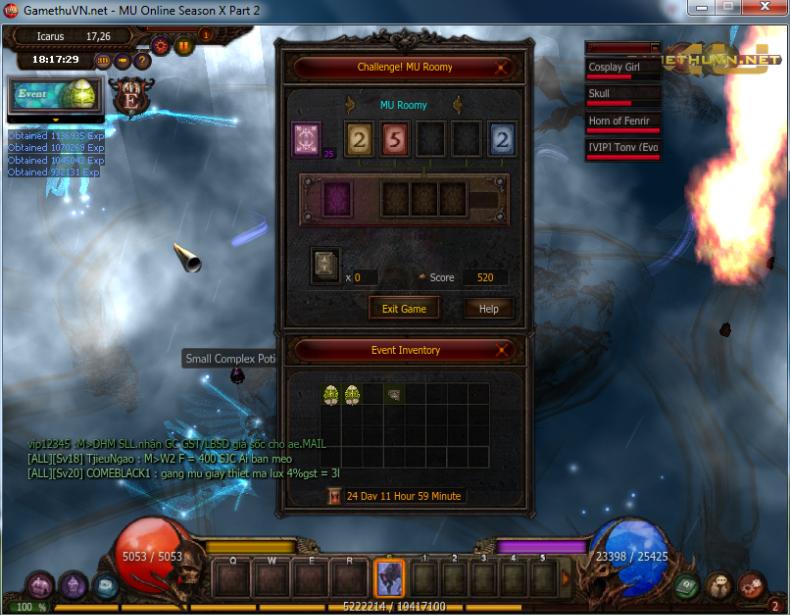Select the small card item in Event Inventory
This screenshot has height=615, width=790.
coord(394,395)
